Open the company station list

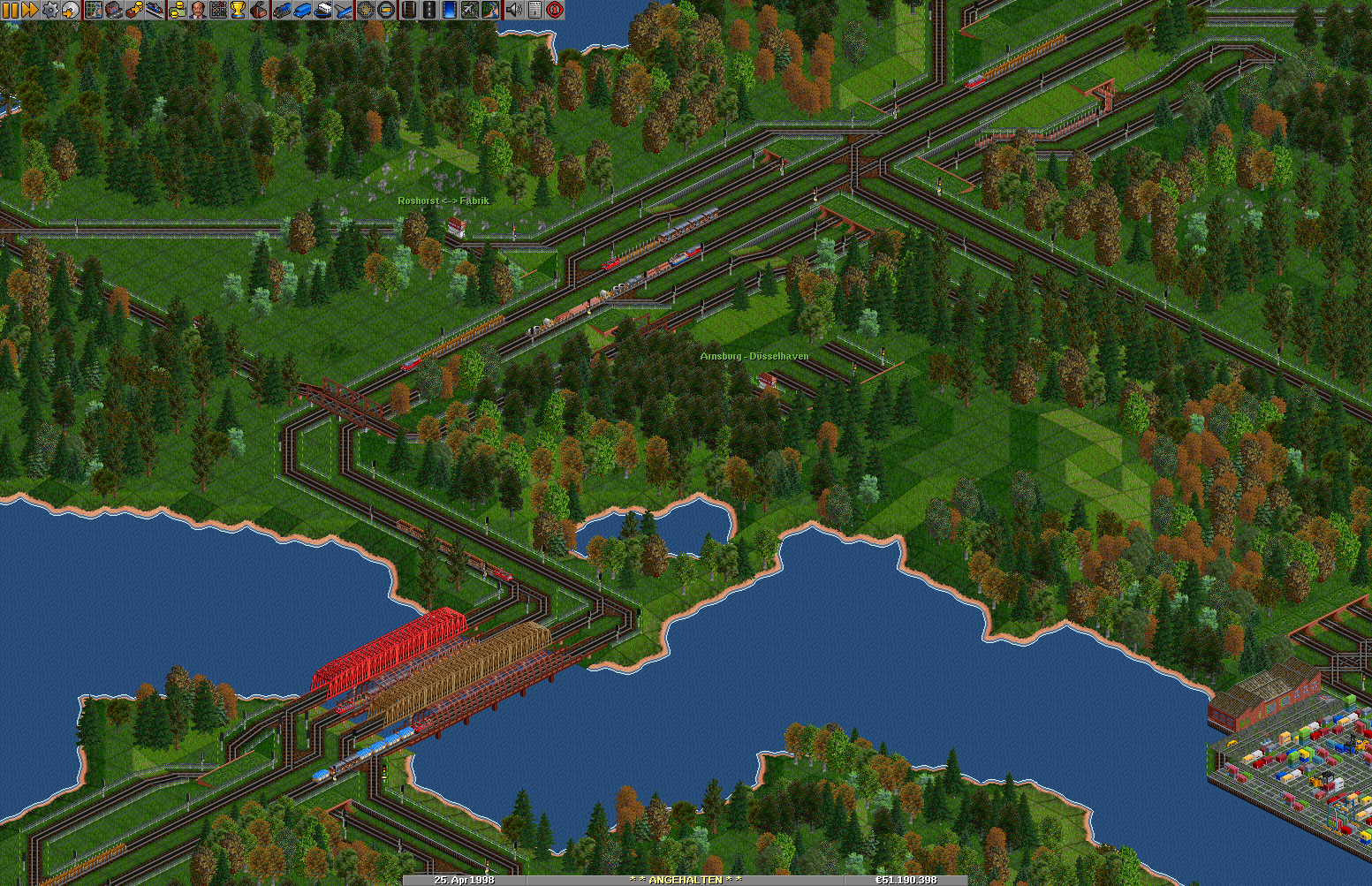tap(155, 10)
